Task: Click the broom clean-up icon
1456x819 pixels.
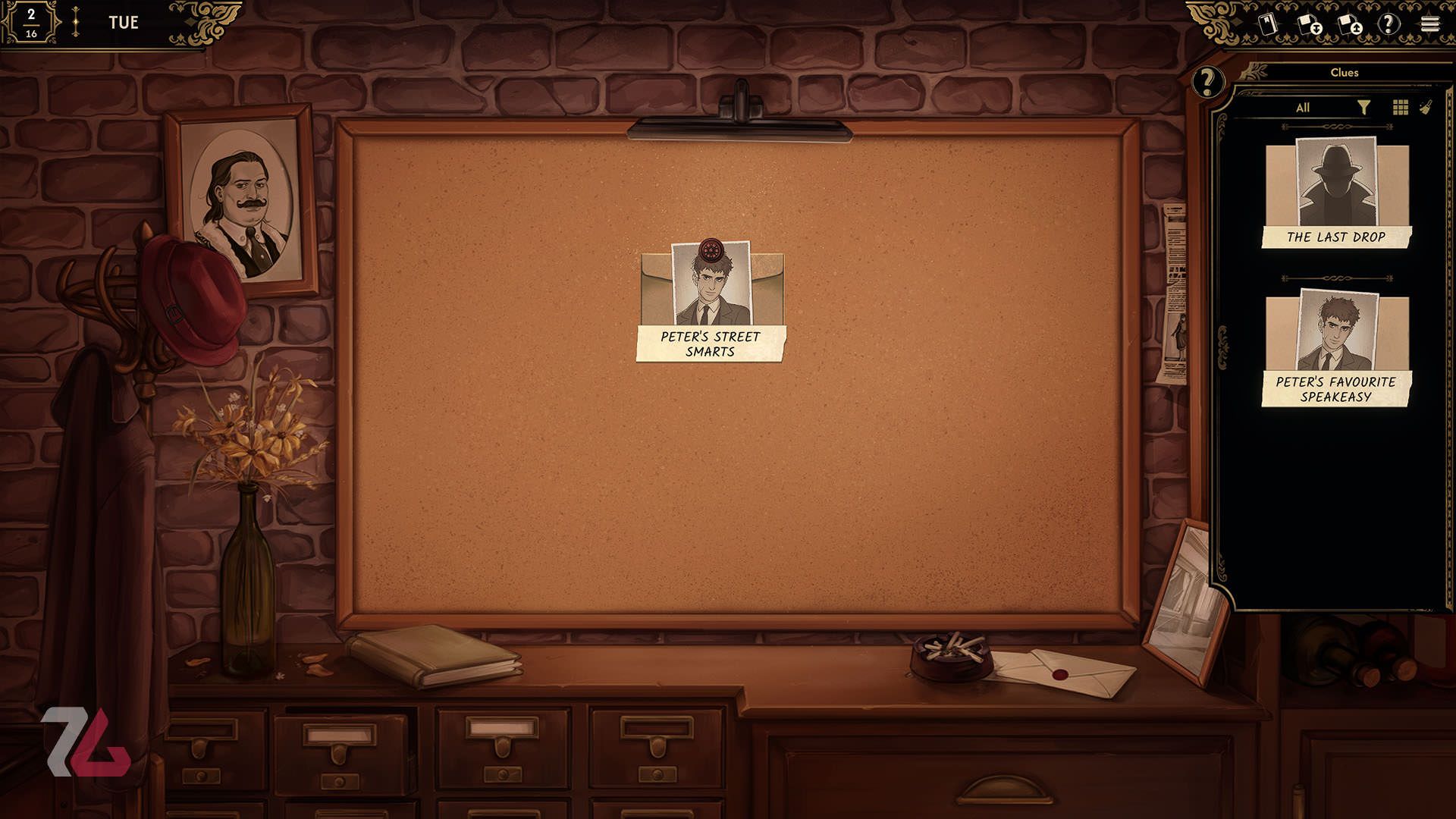Action: pyautogui.click(x=1426, y=108)
